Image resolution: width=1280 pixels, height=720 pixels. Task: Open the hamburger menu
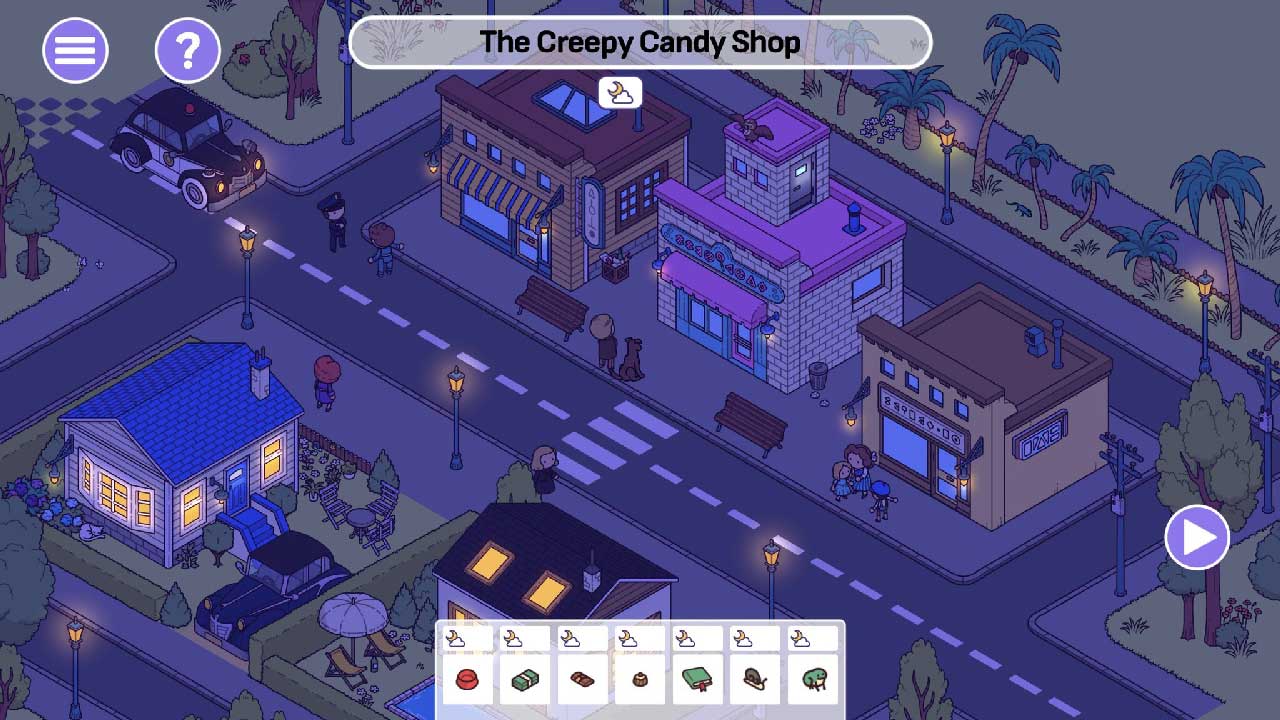(x=75, y=49)
